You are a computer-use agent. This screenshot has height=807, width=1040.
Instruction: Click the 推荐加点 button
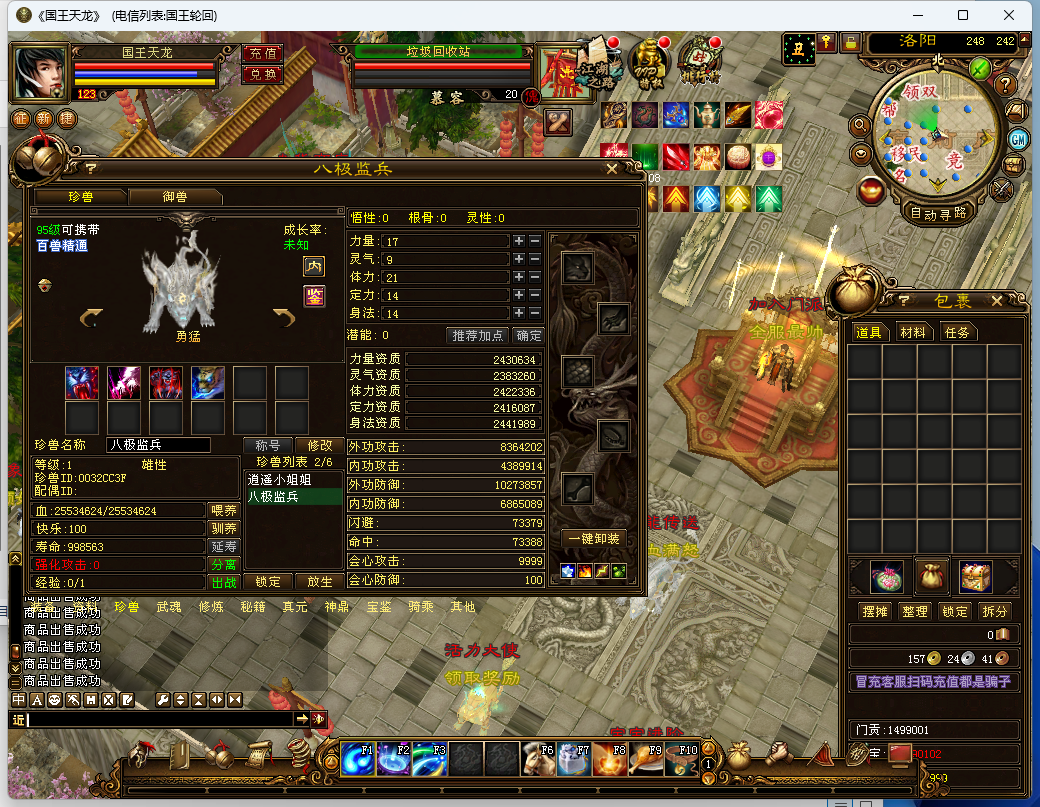(478, 335)
